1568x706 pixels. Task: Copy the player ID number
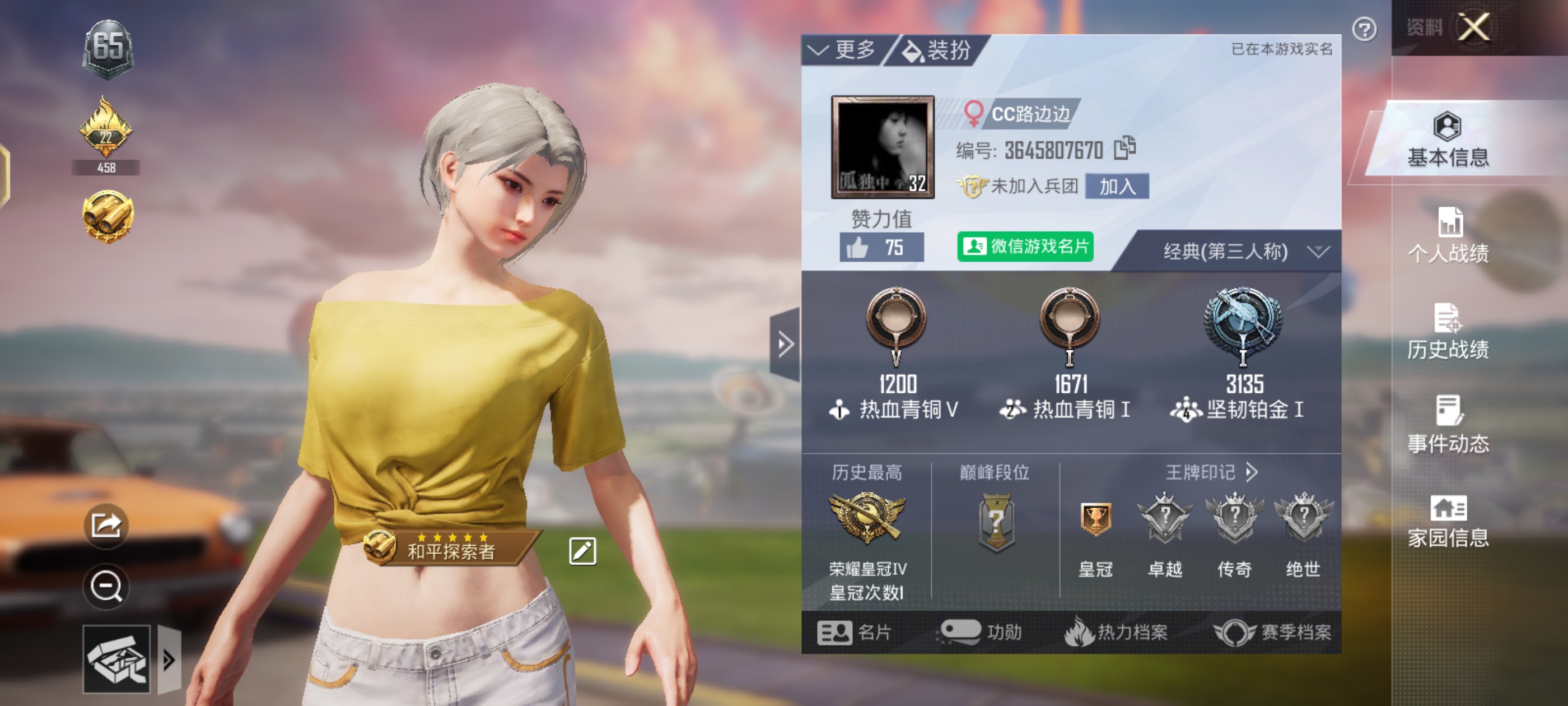(1124, 148)
